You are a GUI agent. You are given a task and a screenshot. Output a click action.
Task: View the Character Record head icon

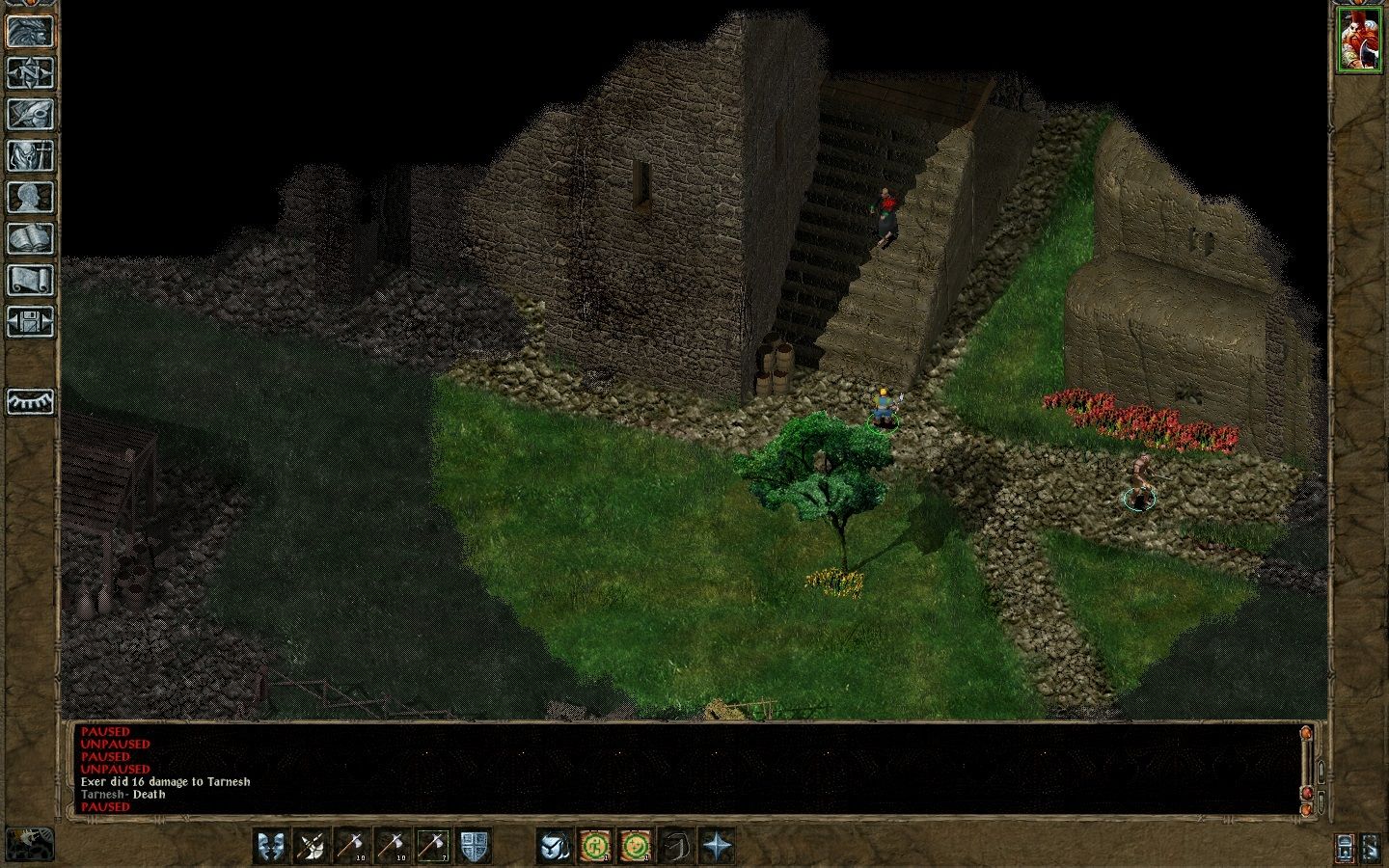coord(31,193)
